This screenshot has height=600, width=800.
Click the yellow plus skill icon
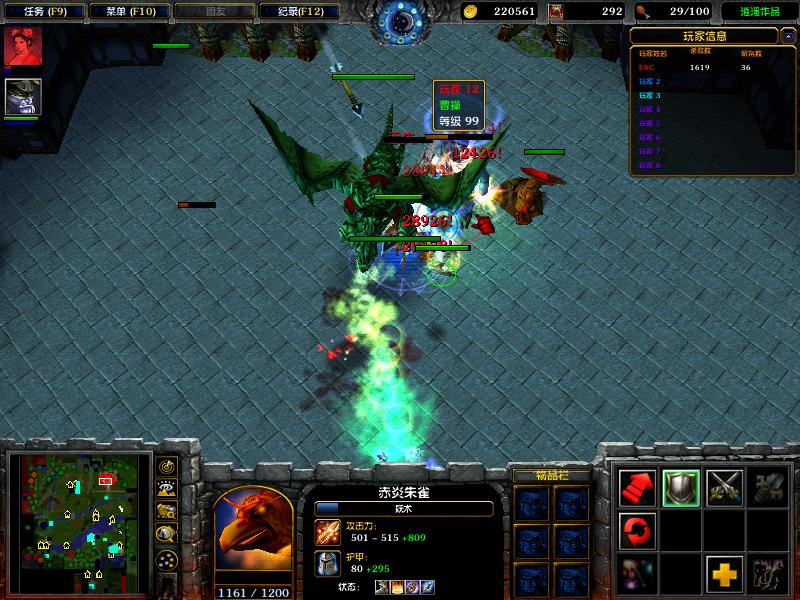click(724, 573)
